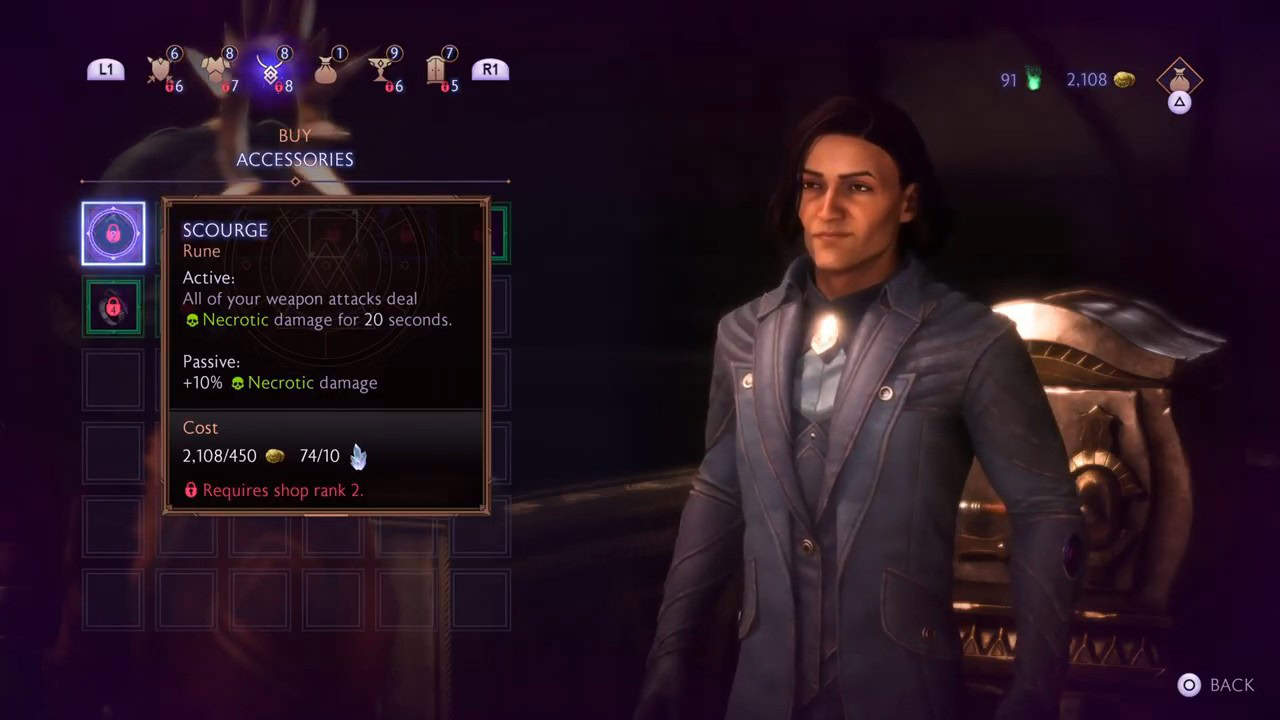Click the lock icon on the second item slot
This screenshot has height=720, width=1280.
pyautogui.click(x=113, y=307)
